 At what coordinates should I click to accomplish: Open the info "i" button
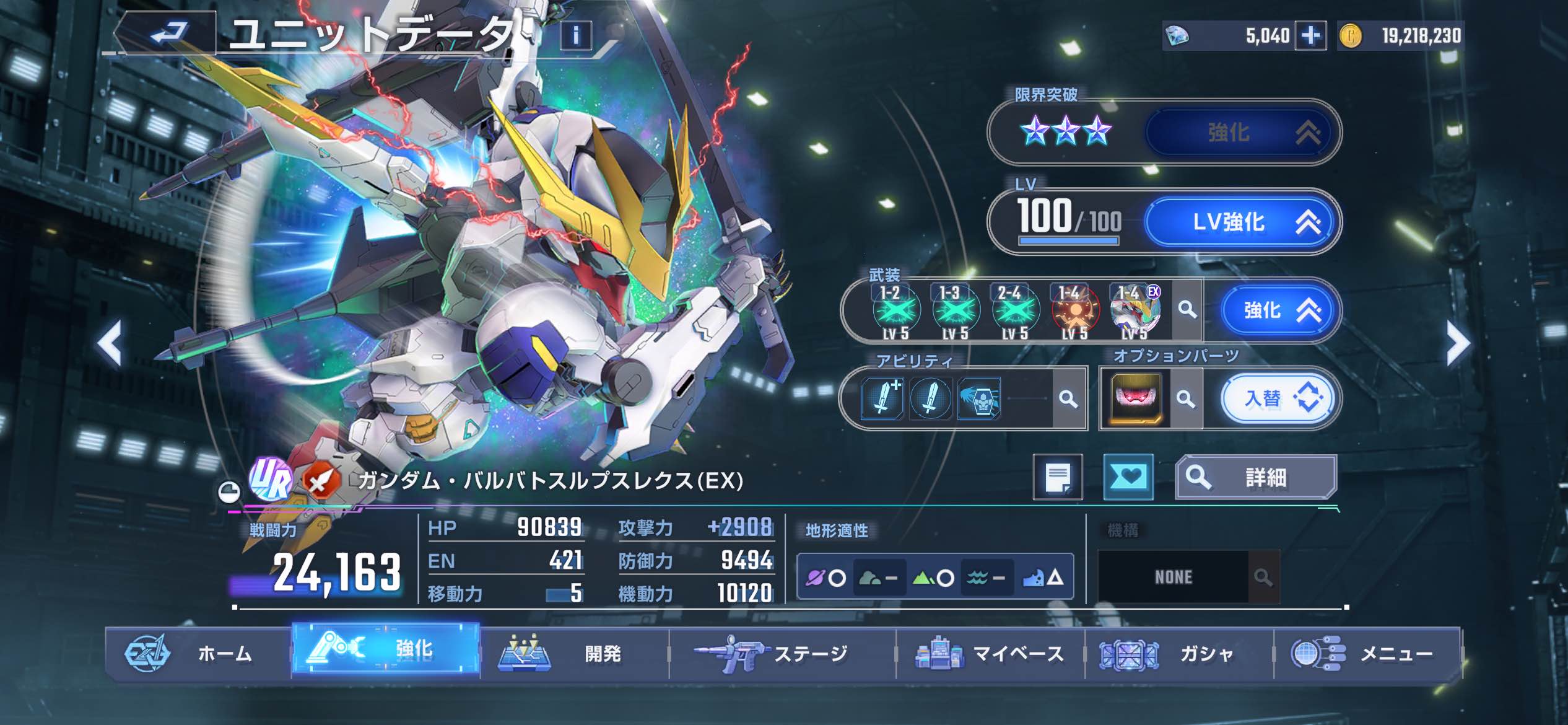[575, 35]
